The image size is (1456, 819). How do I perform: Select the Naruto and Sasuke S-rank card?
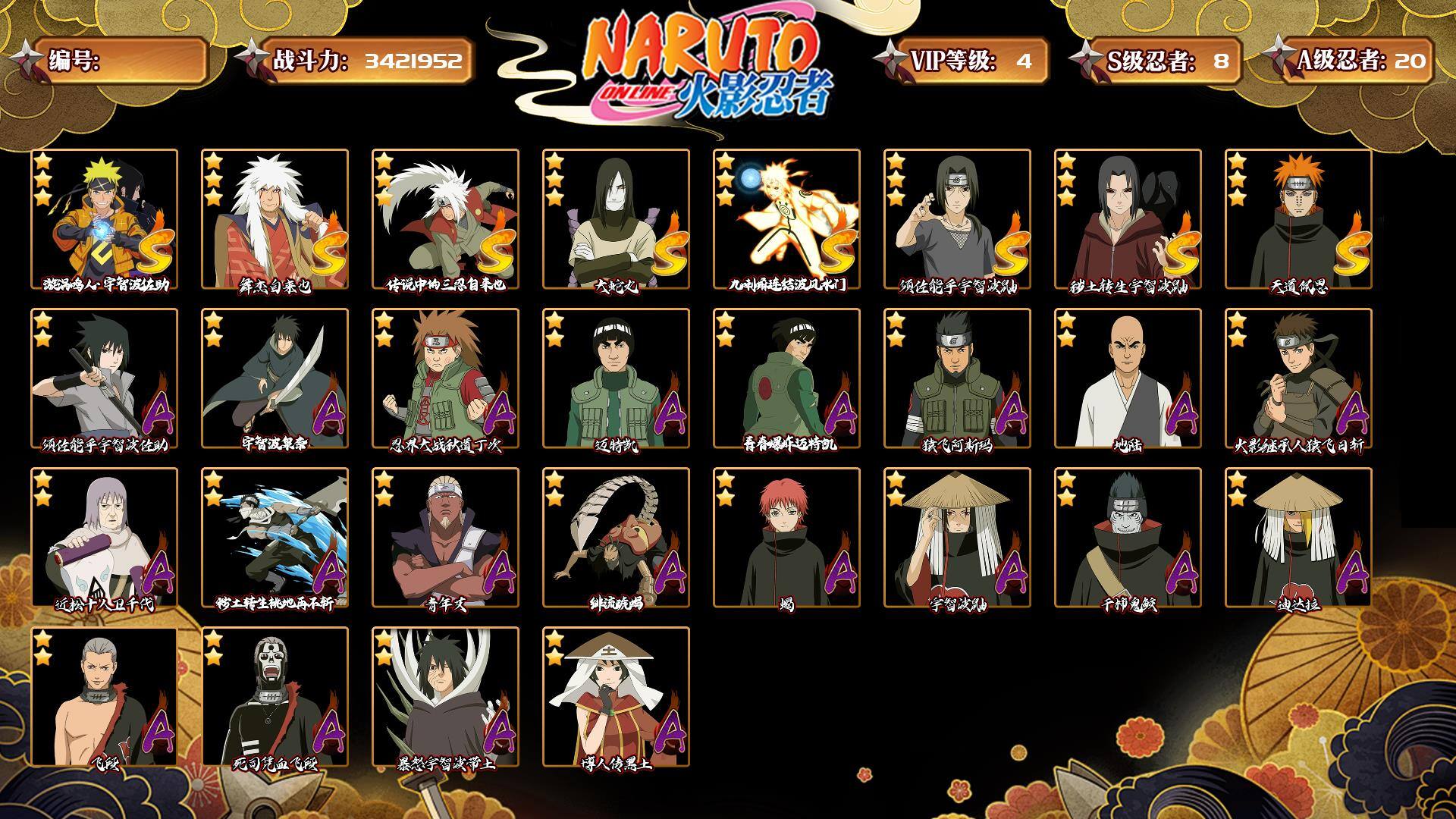point(104,219)
